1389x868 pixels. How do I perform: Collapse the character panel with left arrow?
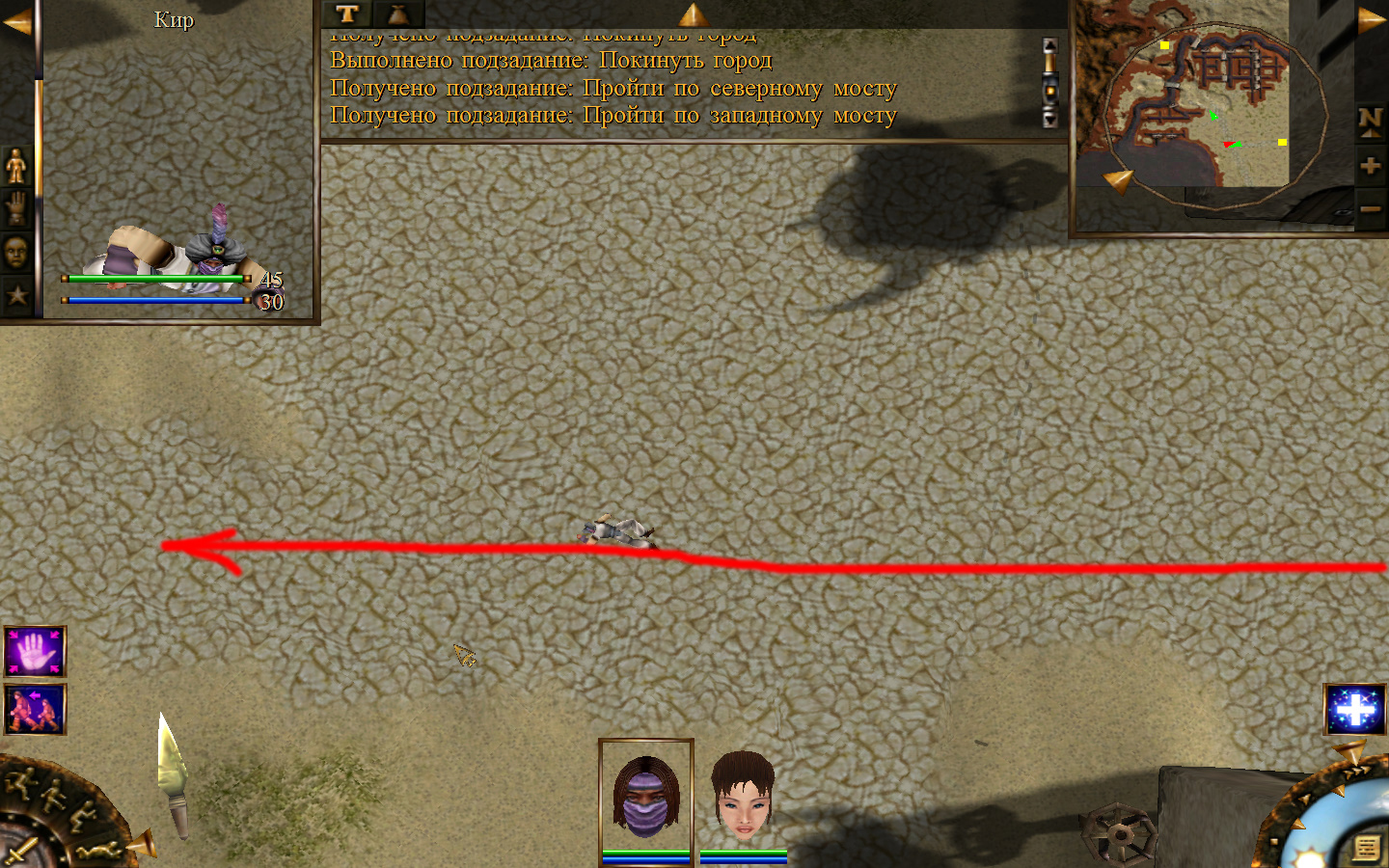click(16, 21)
